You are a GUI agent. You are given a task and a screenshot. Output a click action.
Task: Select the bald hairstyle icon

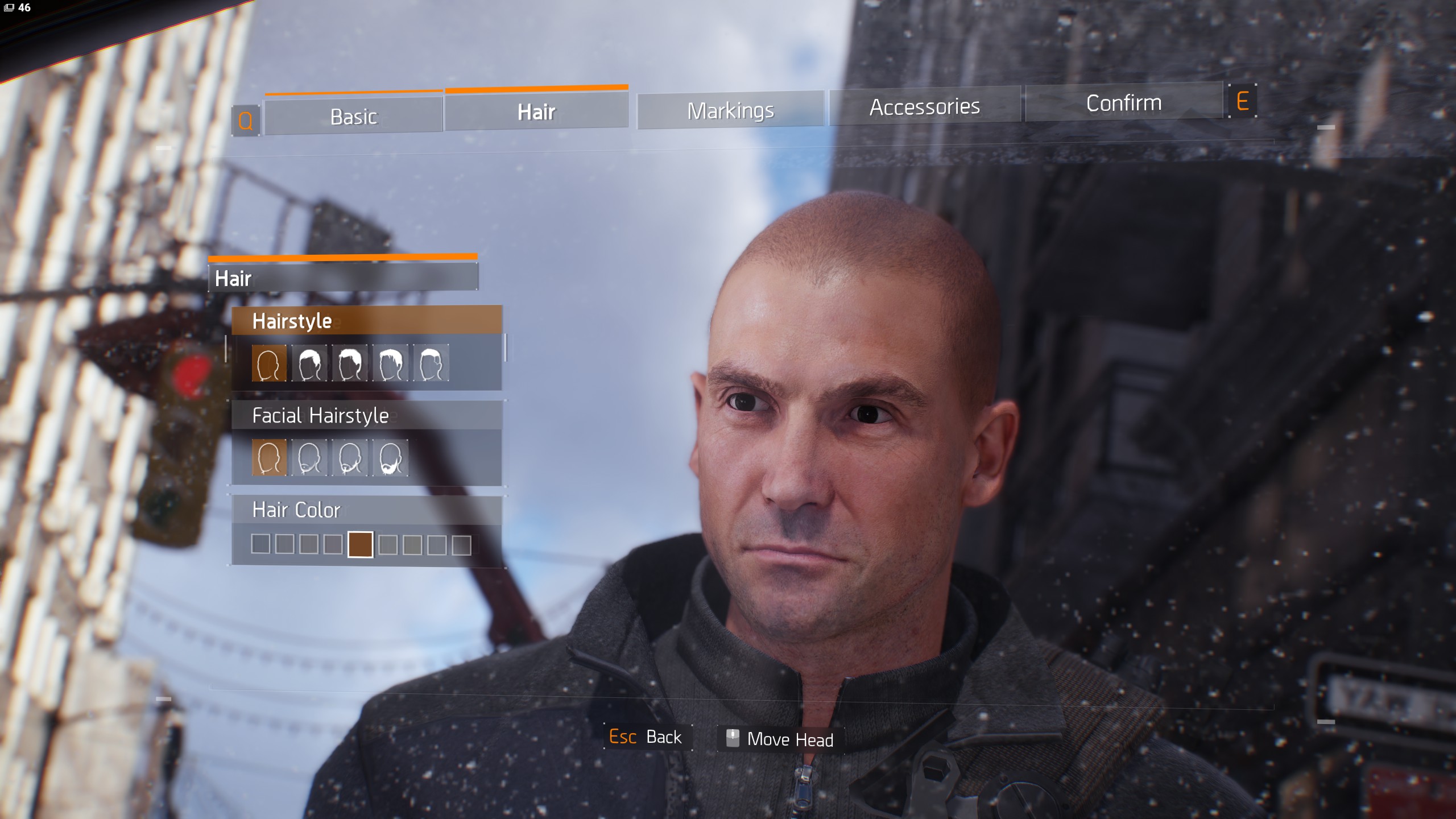coord(269,362)
